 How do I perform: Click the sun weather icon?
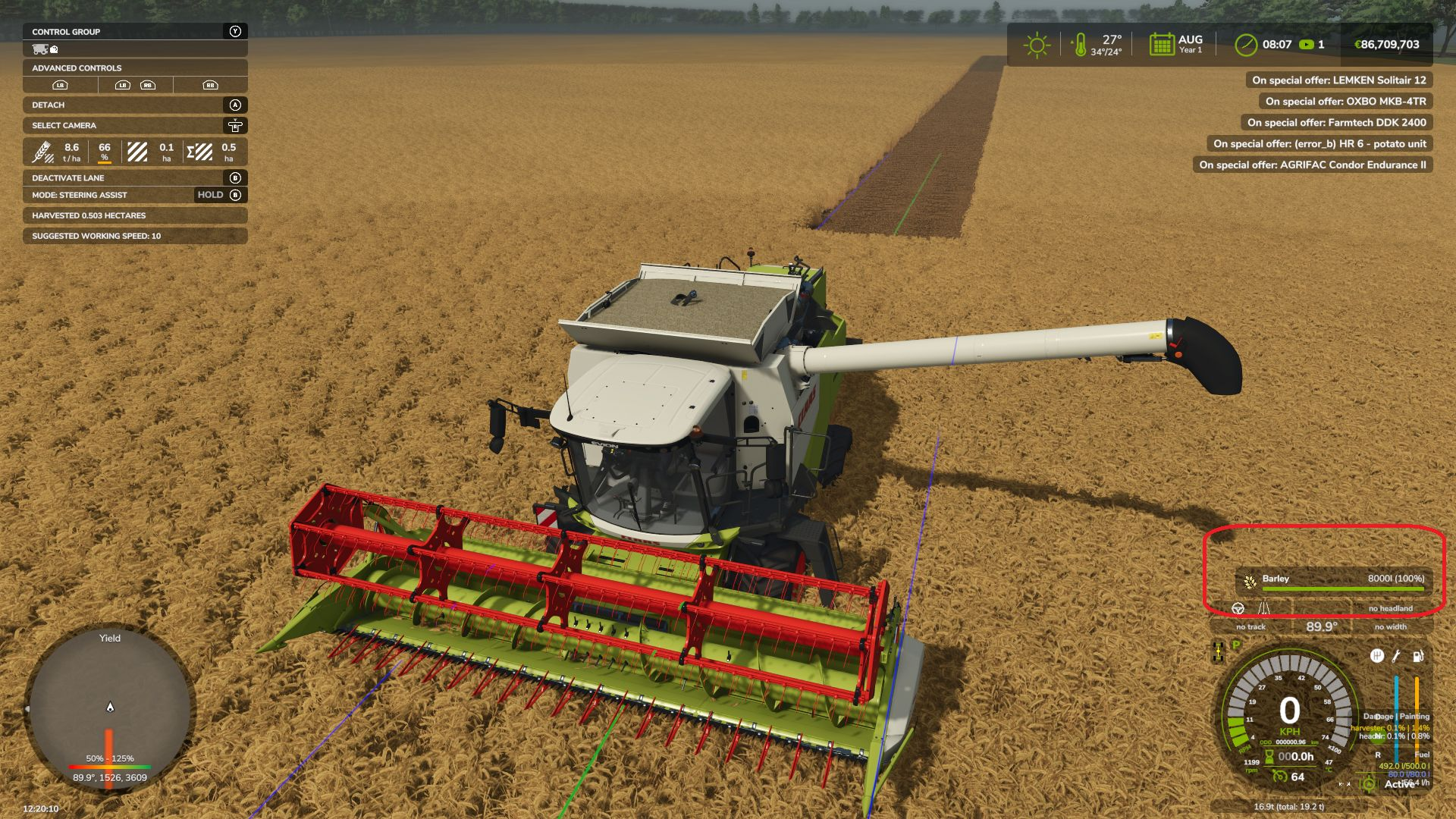point(1036,45)
